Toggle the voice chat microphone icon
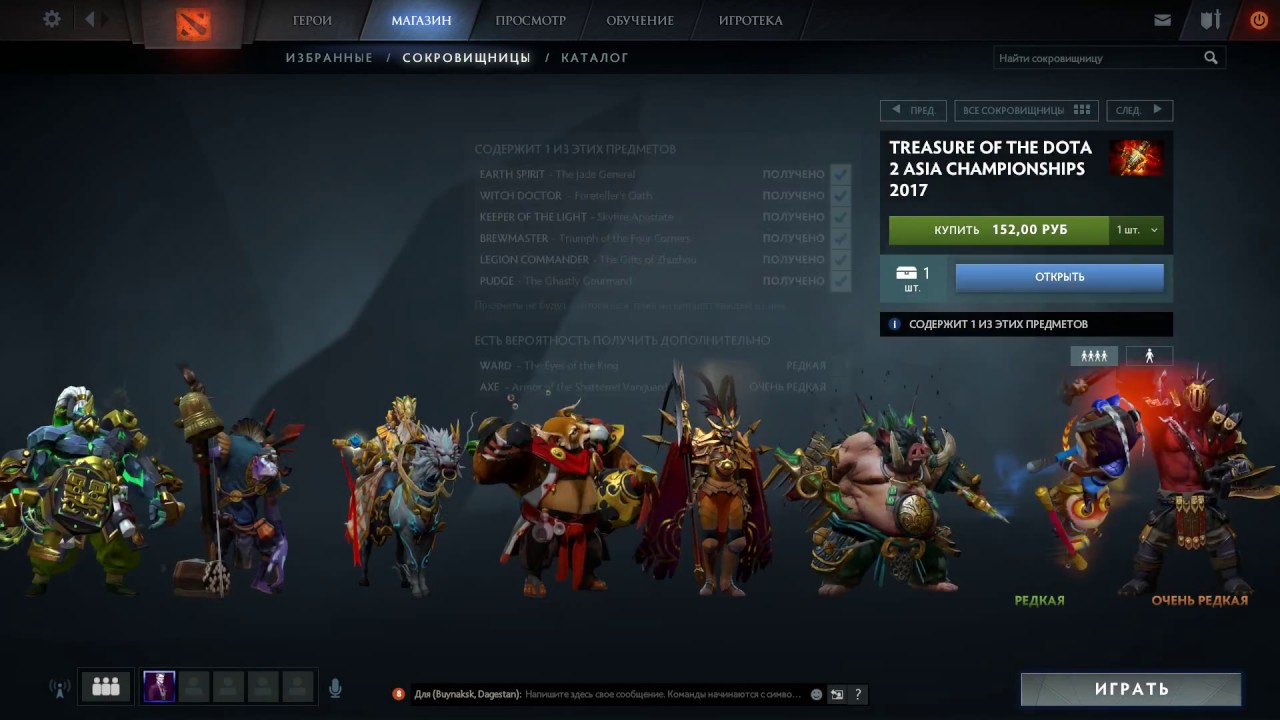1280x720 pixels. [x=335, y=688]
